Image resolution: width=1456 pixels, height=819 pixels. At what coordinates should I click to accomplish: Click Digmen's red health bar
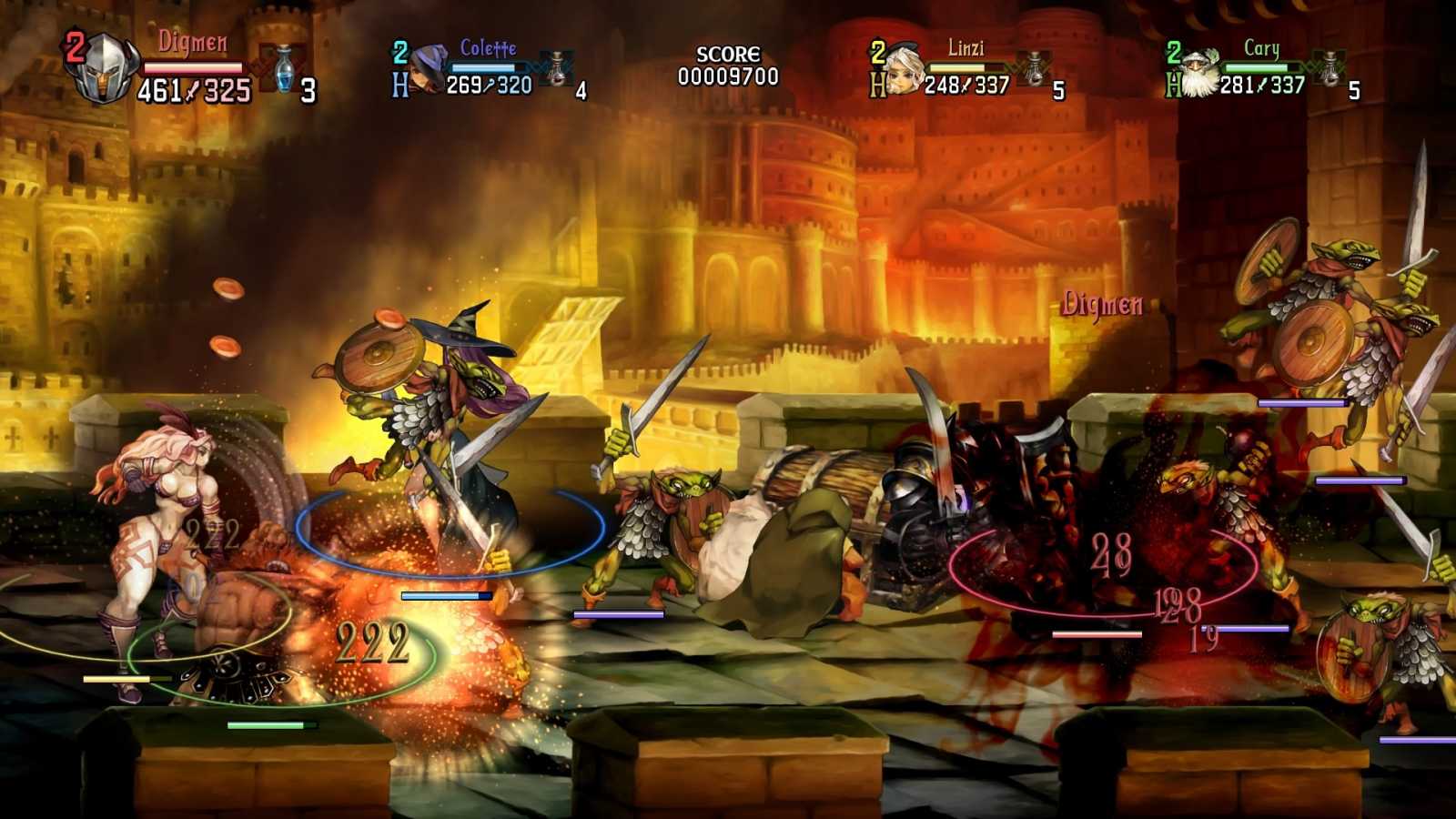click(193, 66)
